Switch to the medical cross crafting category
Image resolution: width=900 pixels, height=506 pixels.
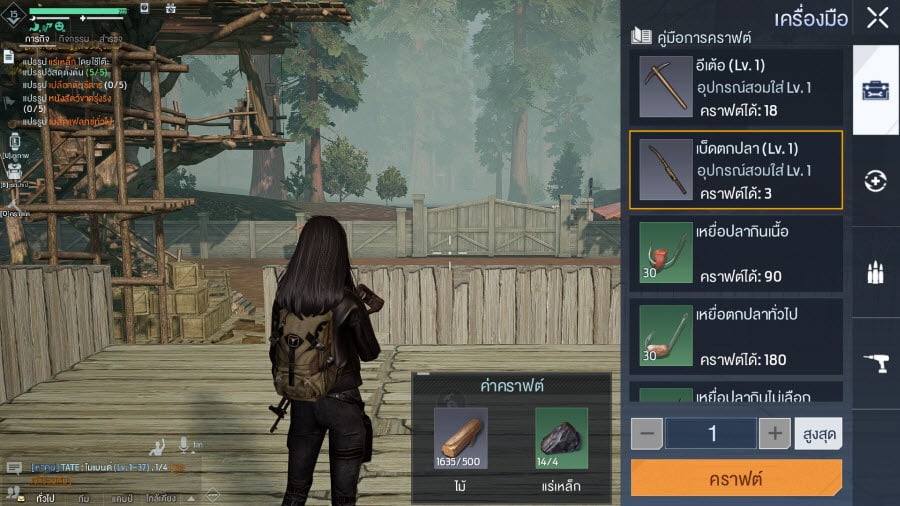point(876,181)
